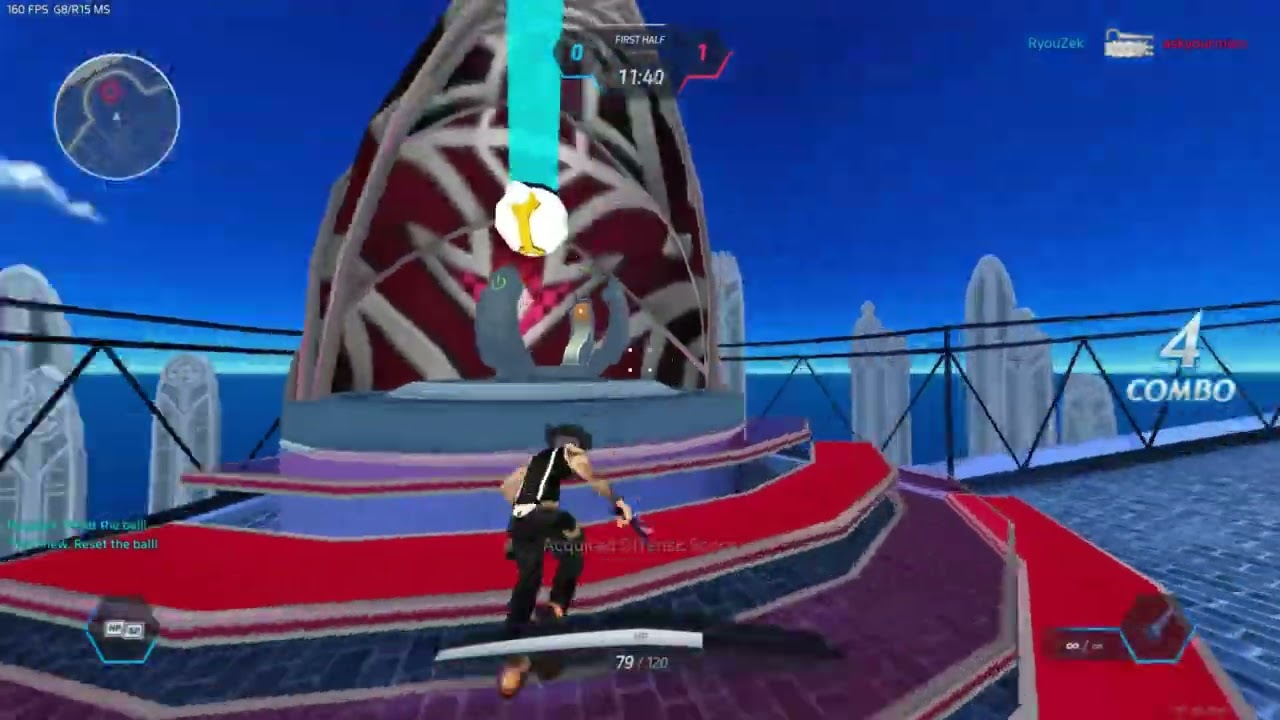Viewport: 1280px width, 720px height.
Task: Click the circular minimap
Action: 117,117
